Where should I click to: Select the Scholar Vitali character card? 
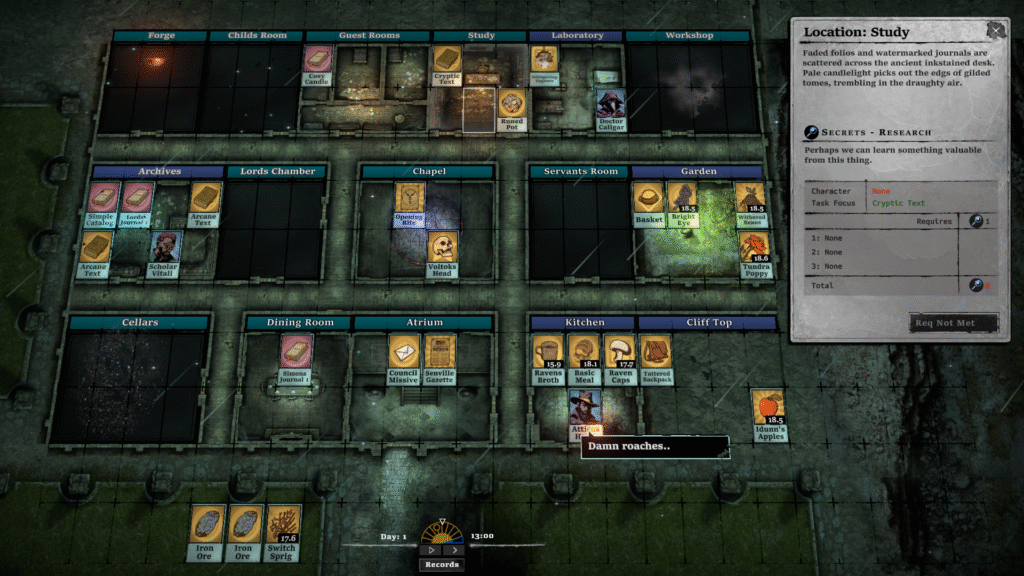tap(164, 253)
